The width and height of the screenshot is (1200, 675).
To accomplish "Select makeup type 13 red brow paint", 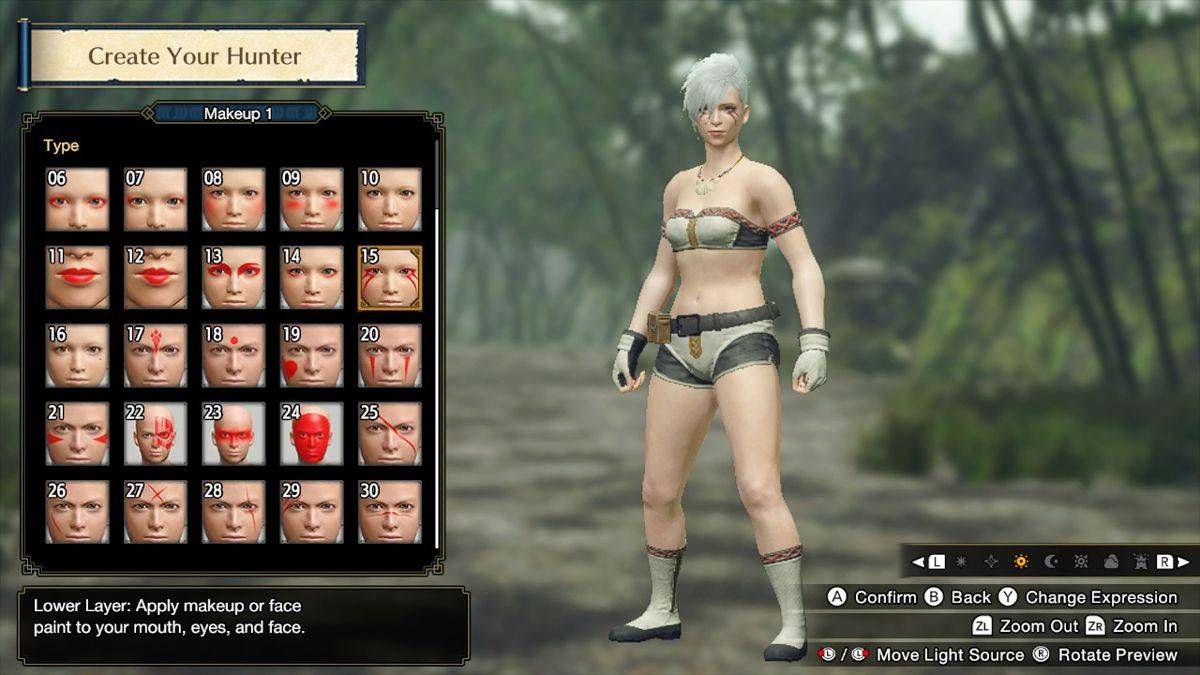I will 233,277.
